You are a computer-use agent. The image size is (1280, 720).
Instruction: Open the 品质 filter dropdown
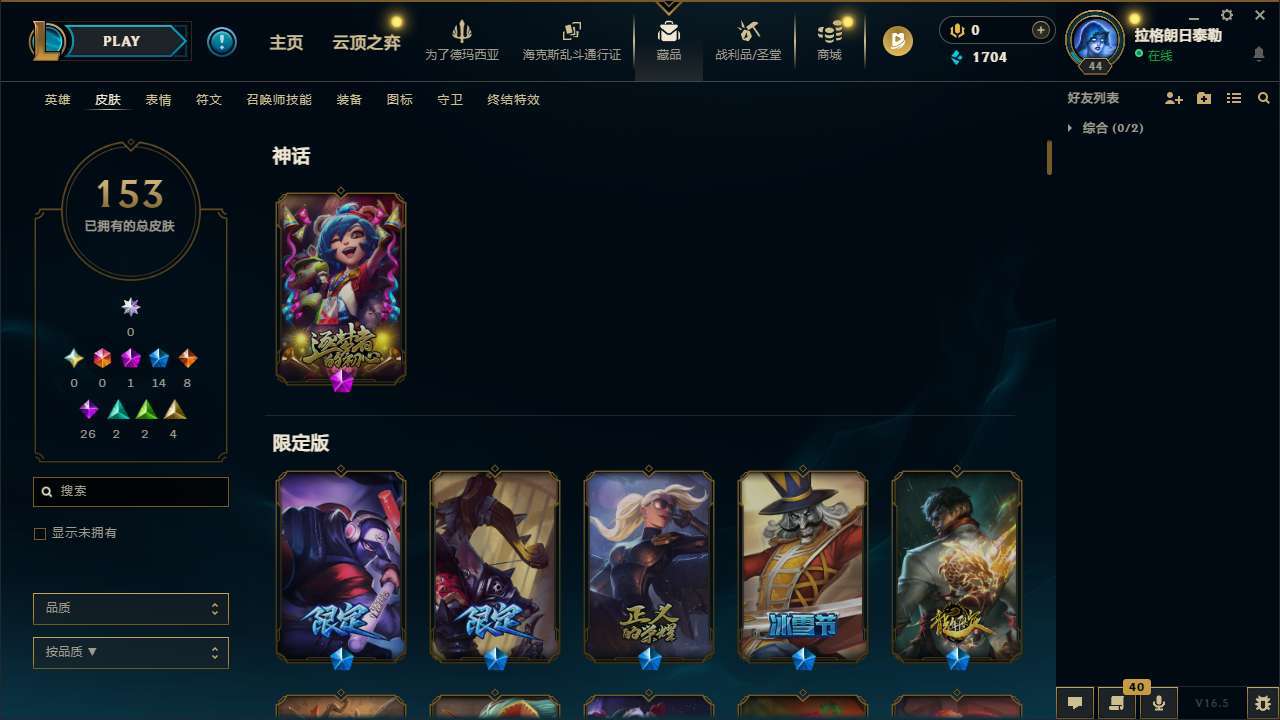tap(130, 608)
